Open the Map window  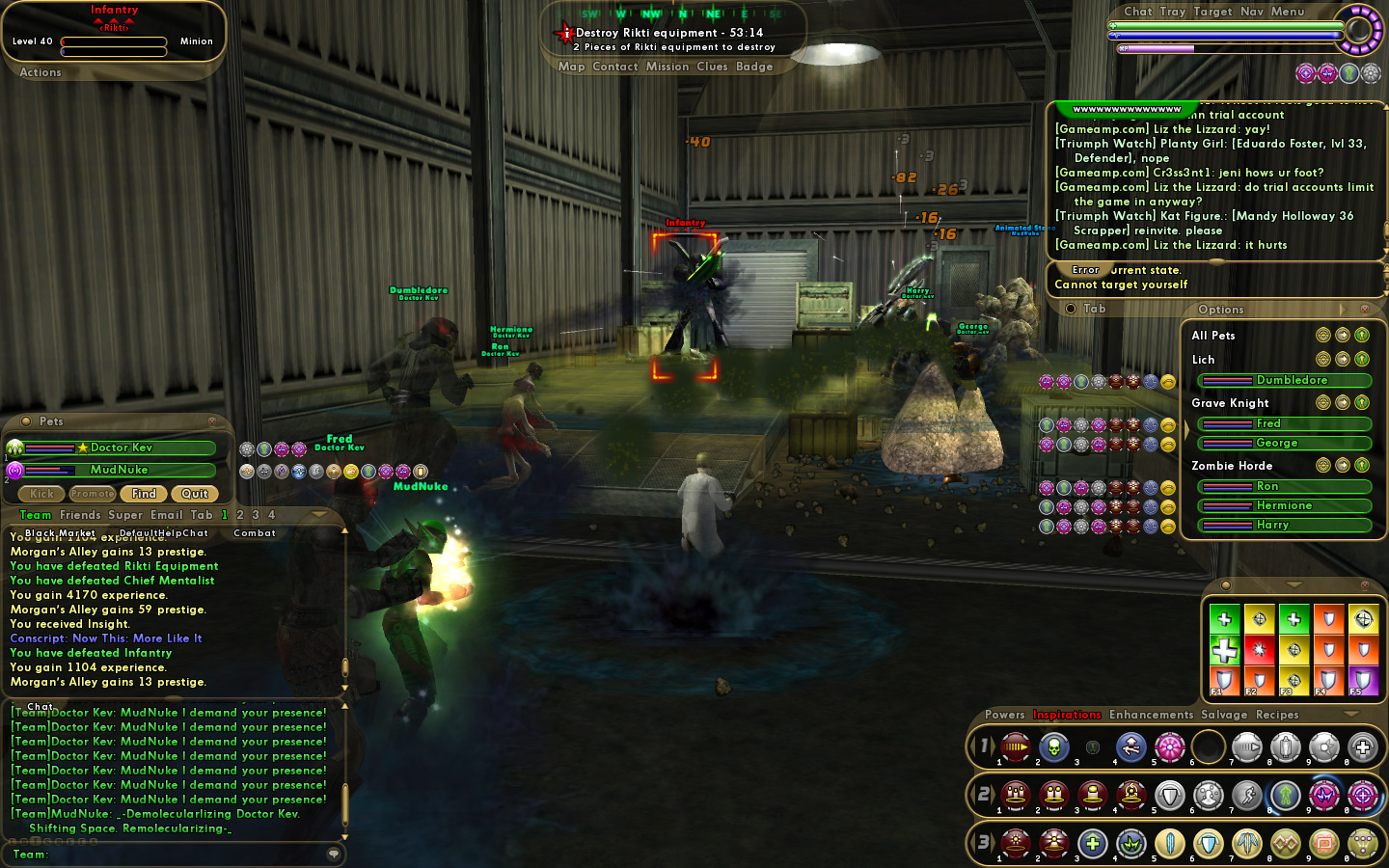click(571, 67)
